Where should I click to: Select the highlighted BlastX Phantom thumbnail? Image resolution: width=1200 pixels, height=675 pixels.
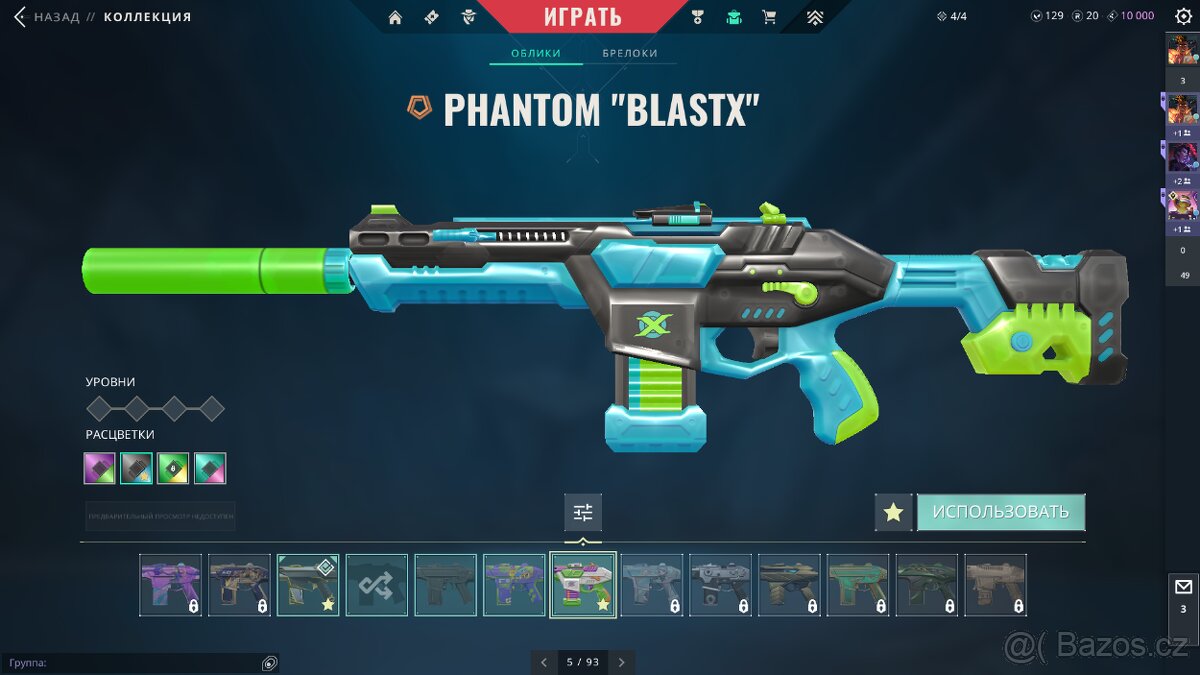[x=583, y=585]
